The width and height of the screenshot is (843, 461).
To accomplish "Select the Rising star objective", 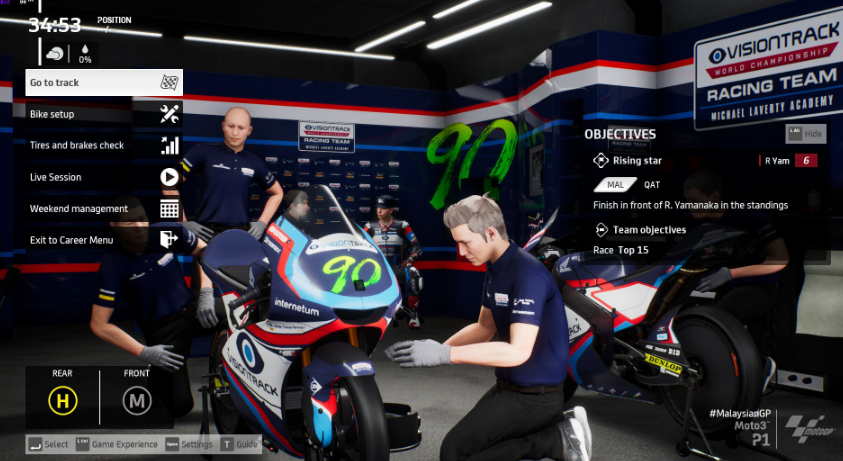I will point(637,160).
